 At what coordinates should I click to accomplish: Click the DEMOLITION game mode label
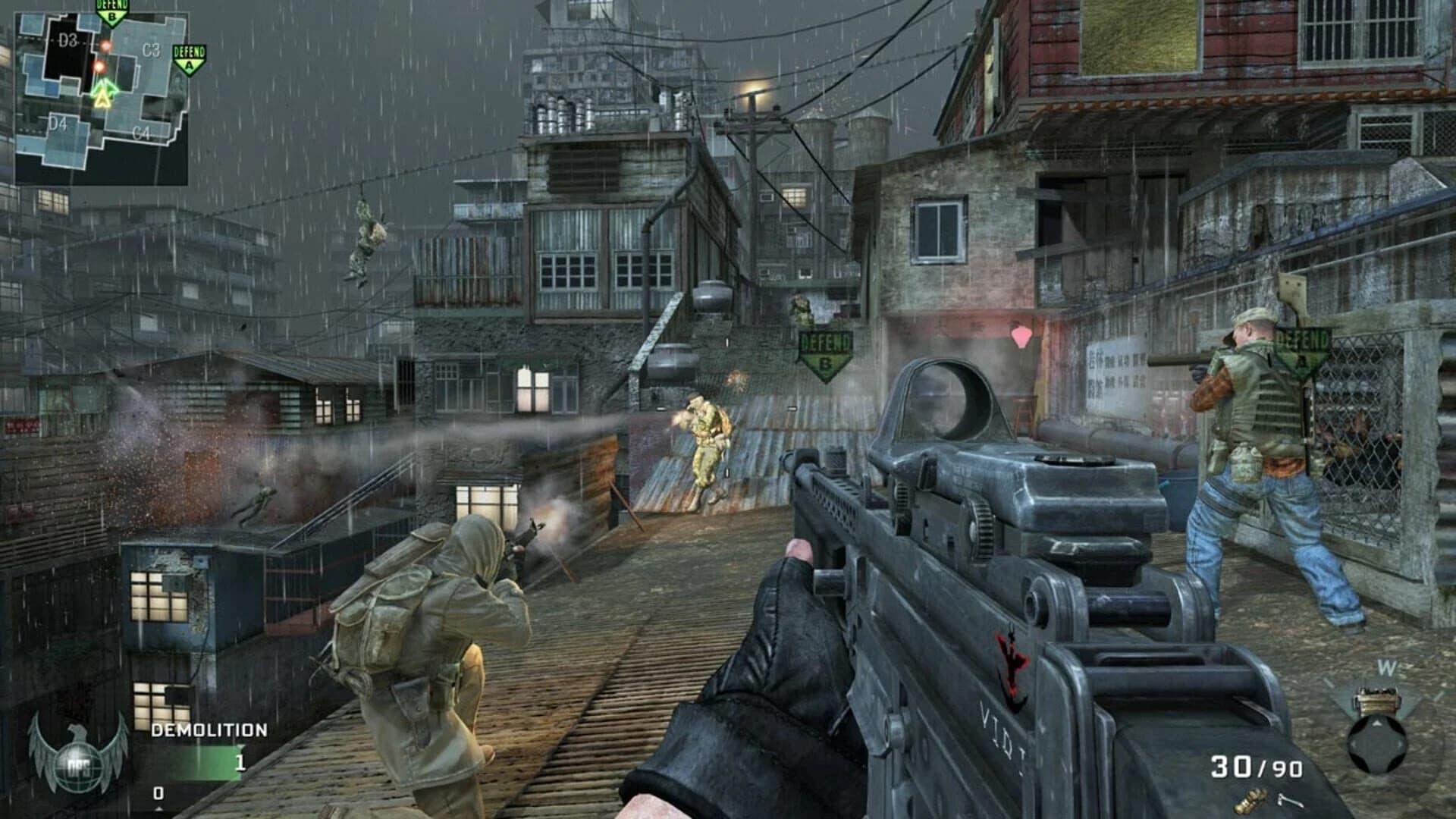coord(209,729)
